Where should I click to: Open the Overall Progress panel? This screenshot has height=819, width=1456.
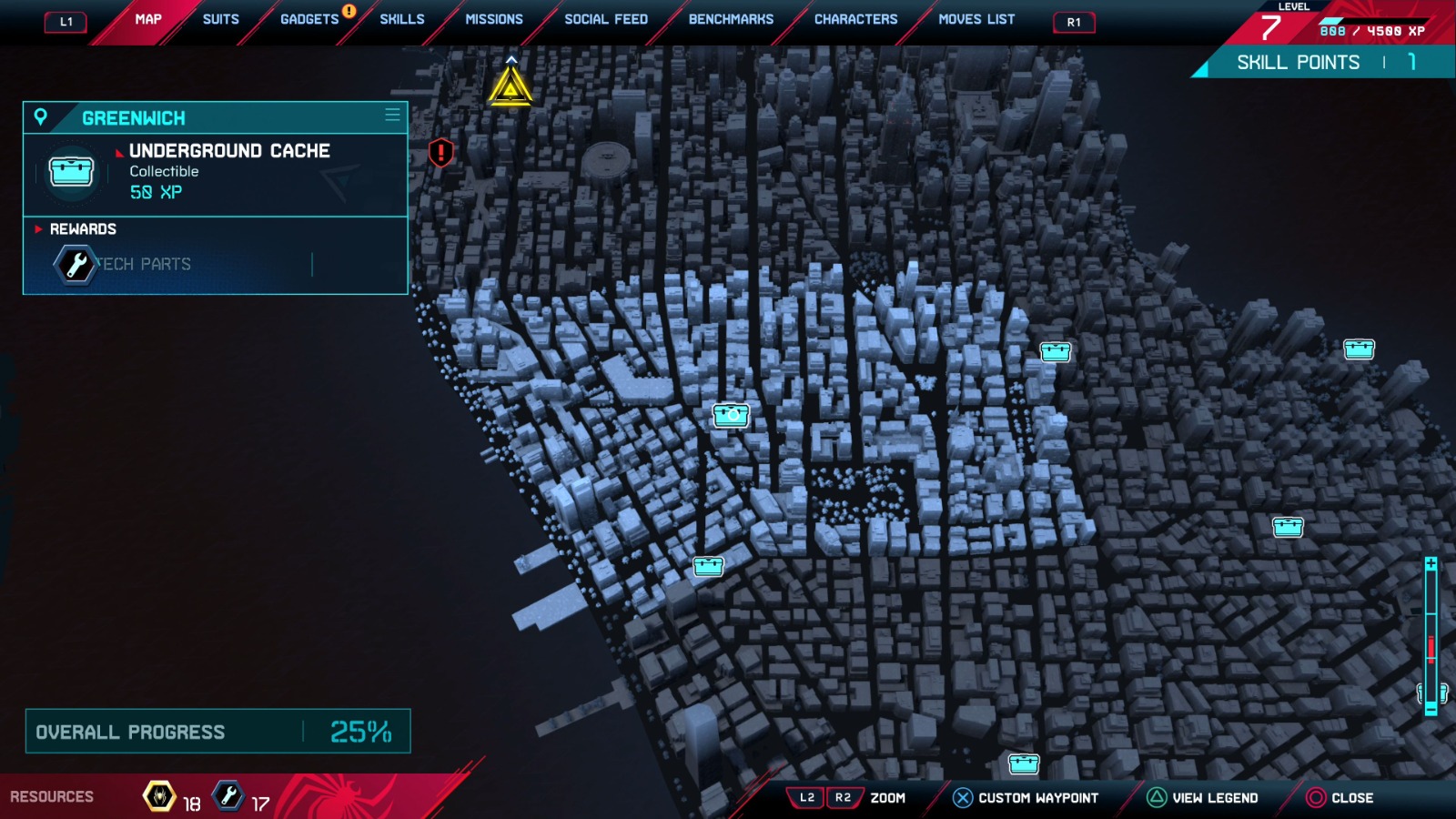pyautogui.click(x=217, y=732)
